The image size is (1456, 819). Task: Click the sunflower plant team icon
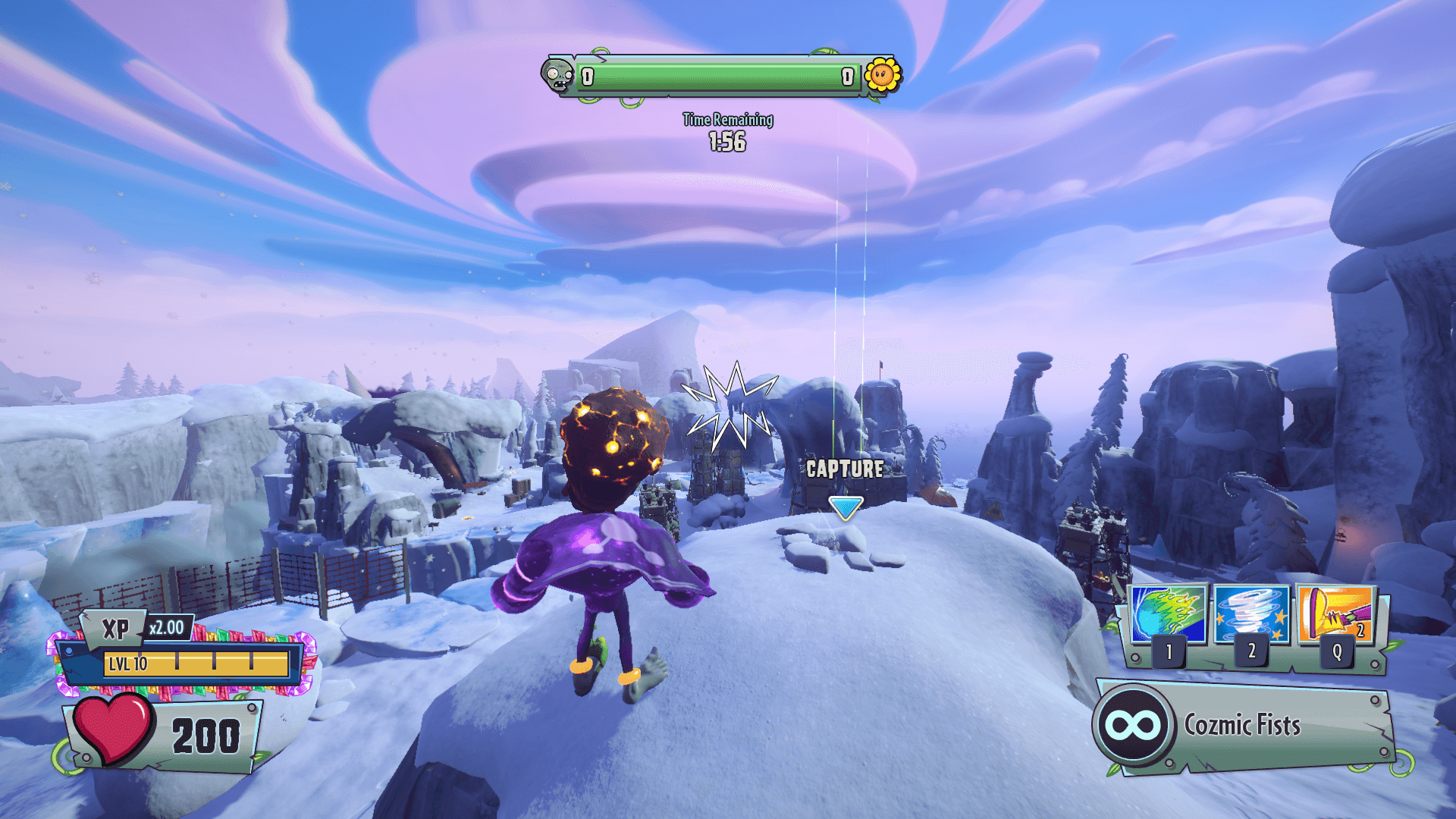click(x=882, y=75)
